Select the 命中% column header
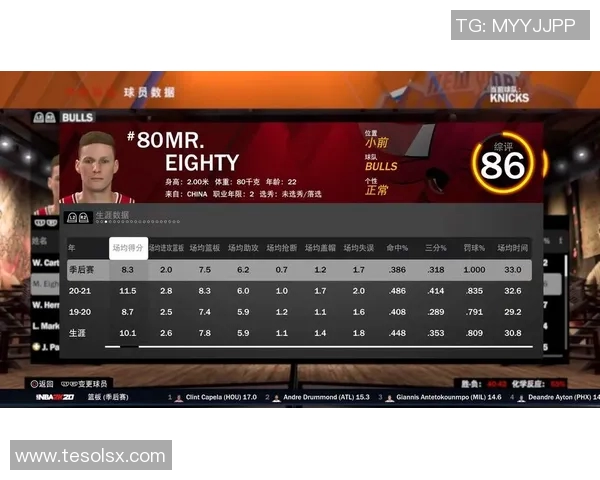Image resolution: width=600 pixels, height=480 pixels. coord(397,247)
